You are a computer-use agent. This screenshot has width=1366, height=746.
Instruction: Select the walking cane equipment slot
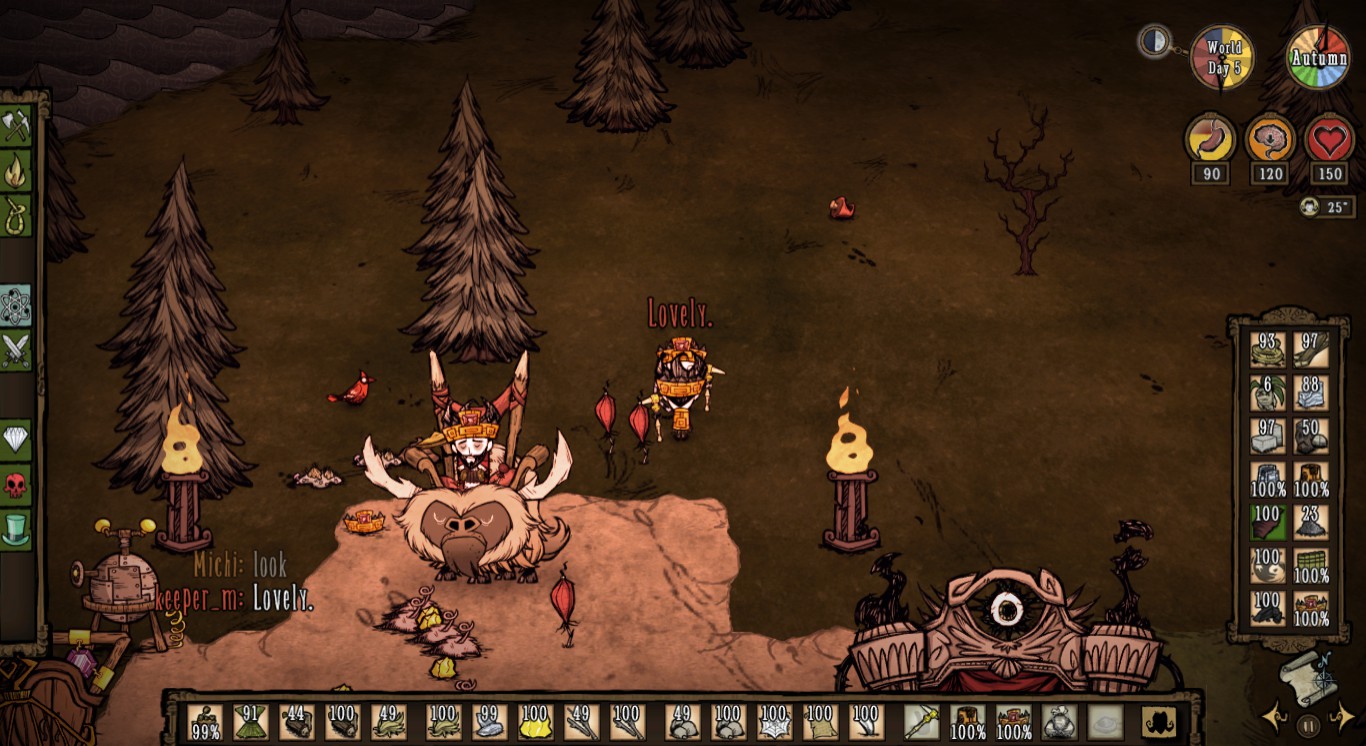click(922, 722)
